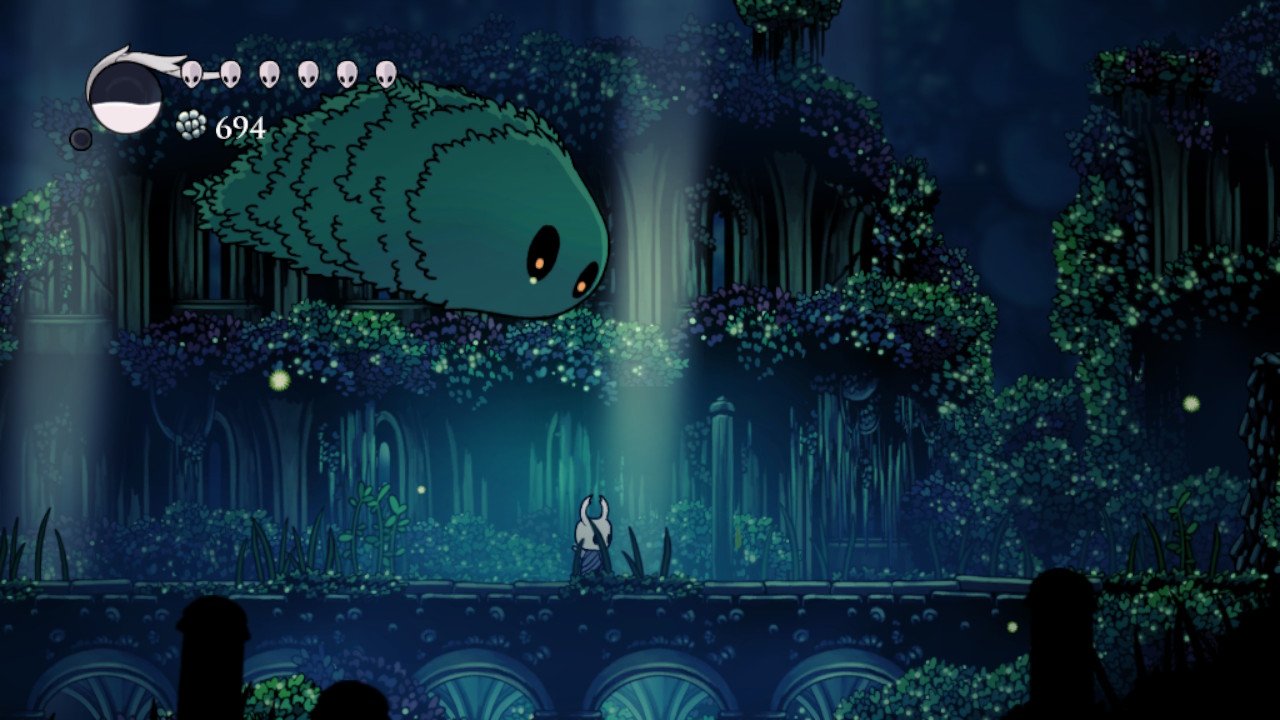Select the Geo cluster icon
The height and width of the screenshot is (720, 1280).
189,126
